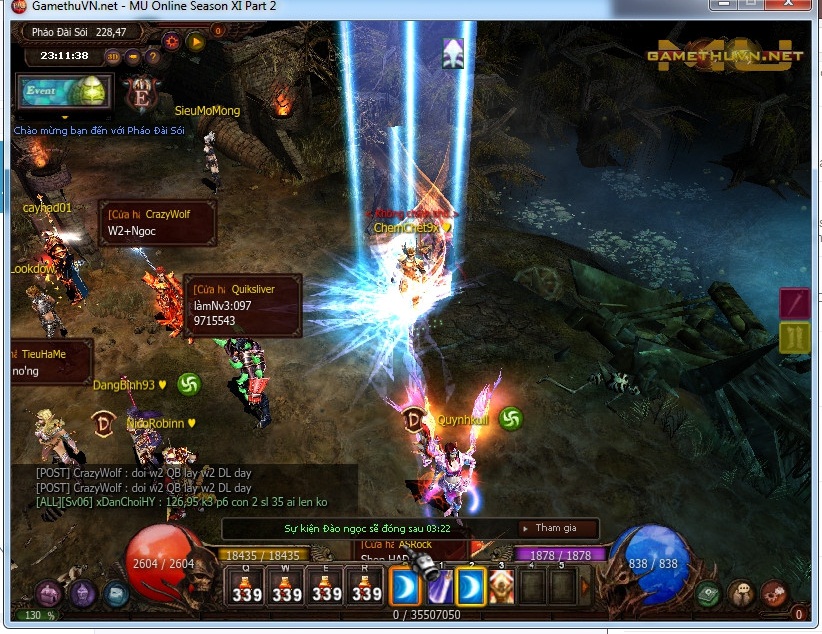Open the question mark help button
Viewport: 822px width, 634px height.
[152, 56]
